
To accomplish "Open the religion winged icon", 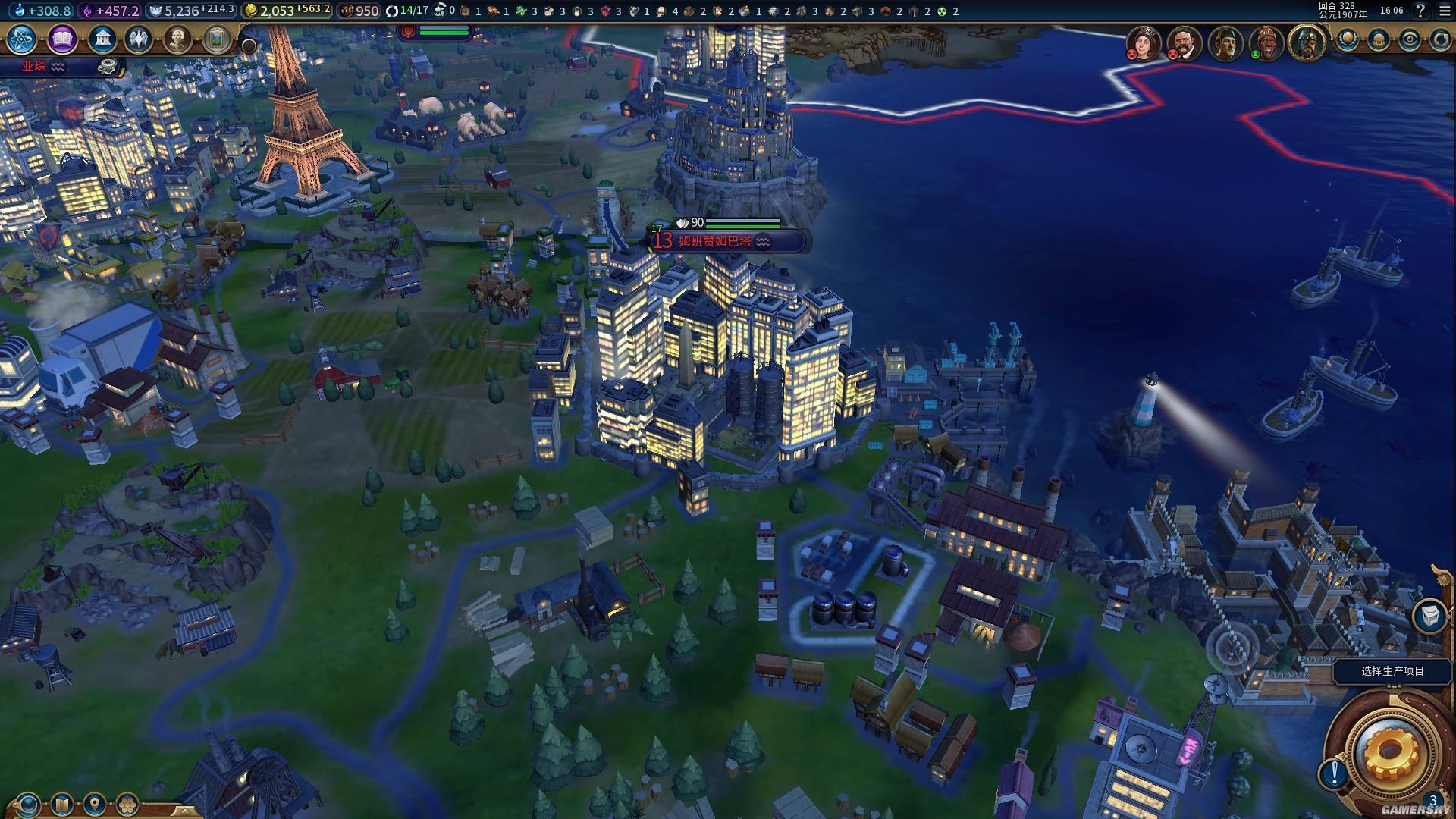I will [x=139, y=39].
